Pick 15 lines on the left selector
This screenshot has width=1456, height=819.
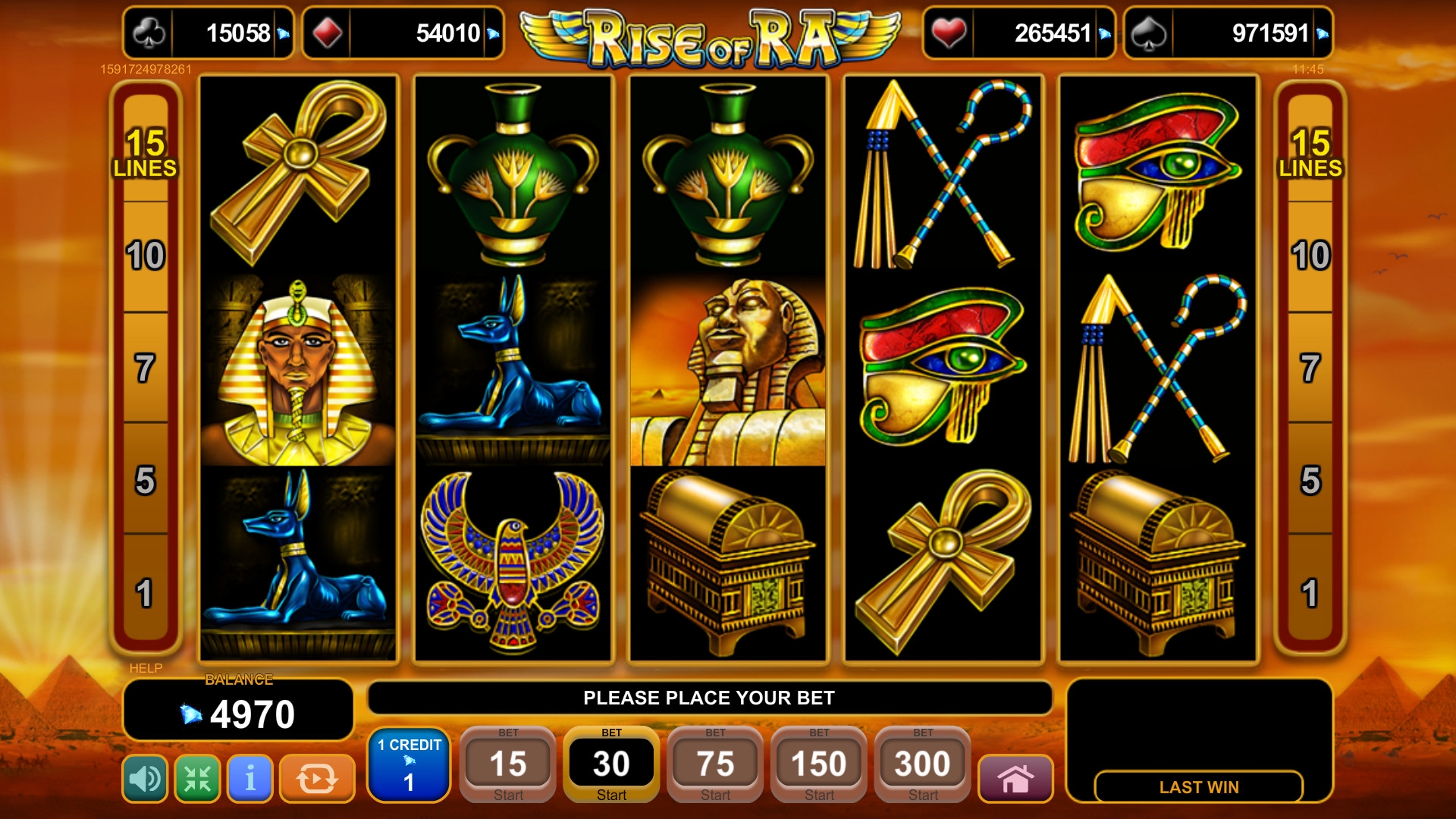[x=145, y=152]
